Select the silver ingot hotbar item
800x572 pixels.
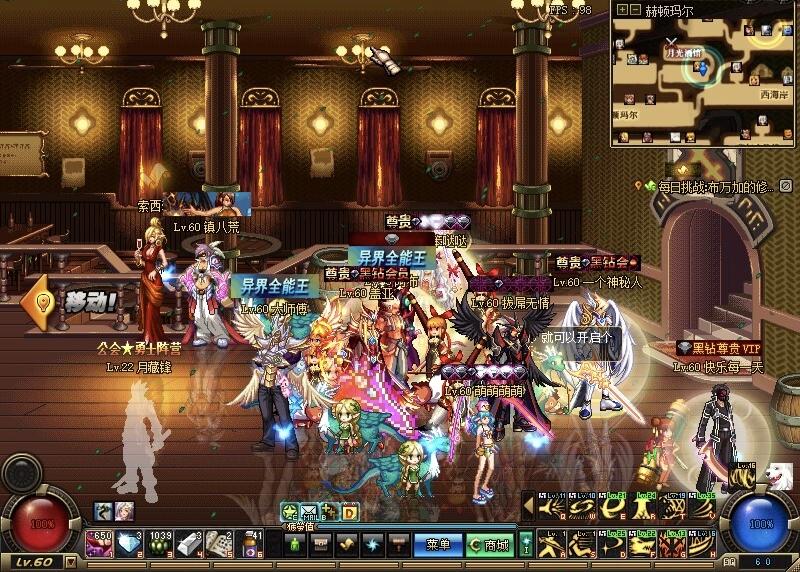click(193, 544)
